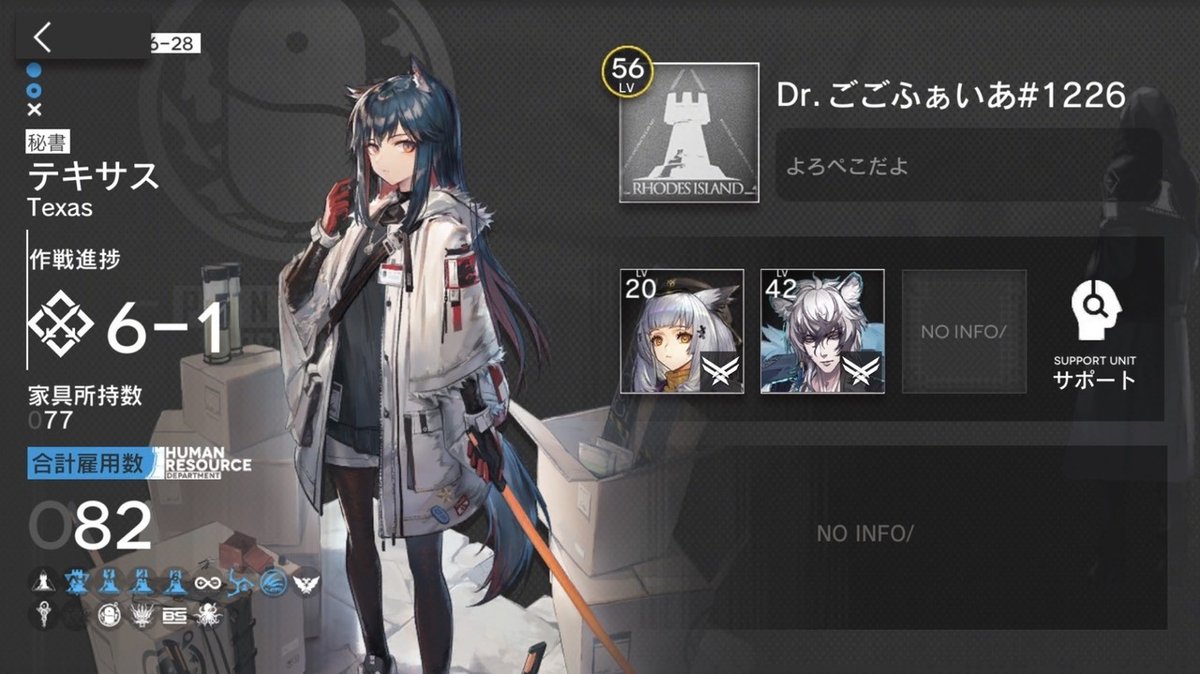Open the 合計雇用数 total hires section
The width and height of the screenshot is (1200, 674).
pos(93,463)
